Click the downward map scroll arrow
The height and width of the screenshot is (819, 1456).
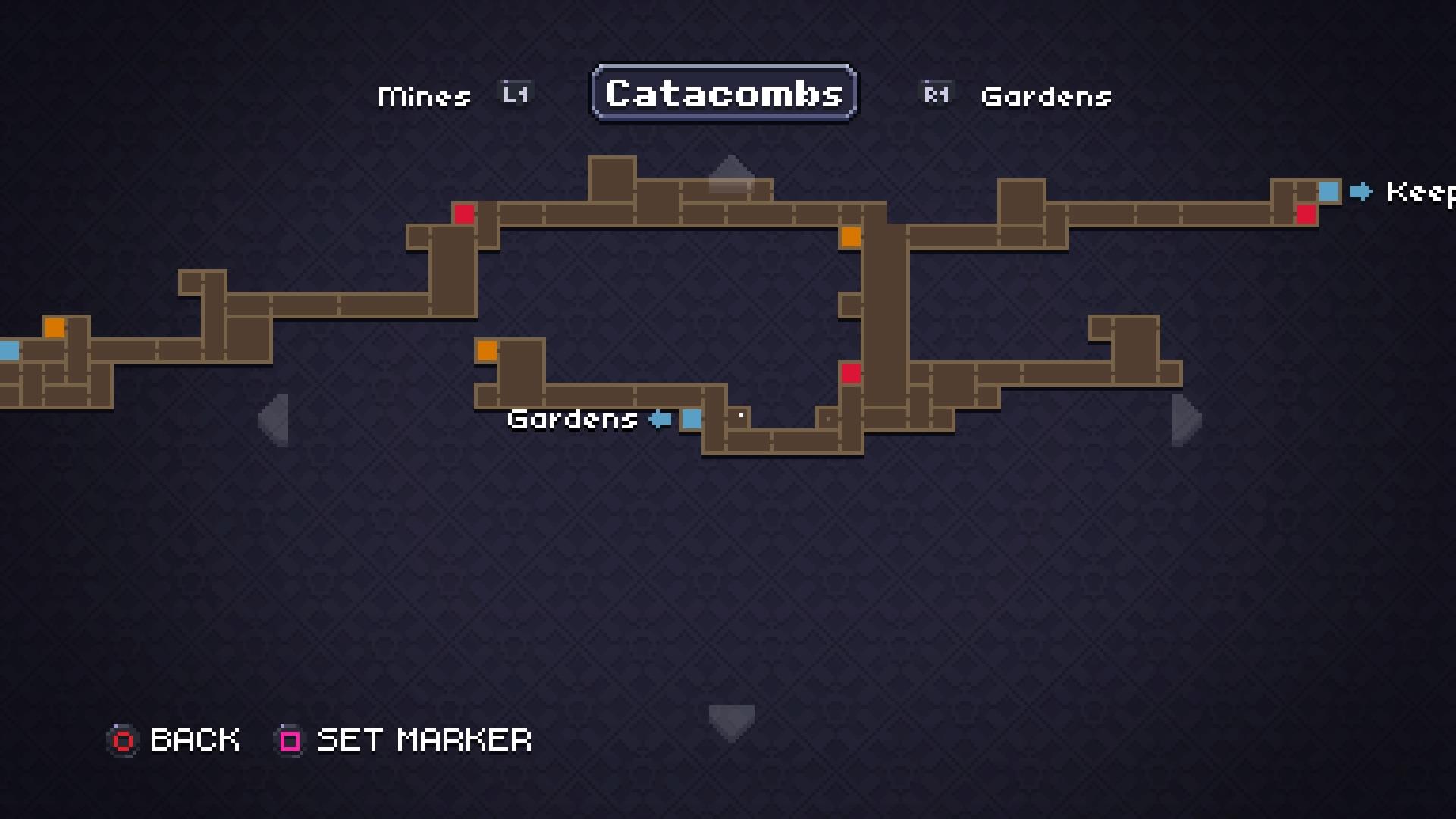(730, 719)
